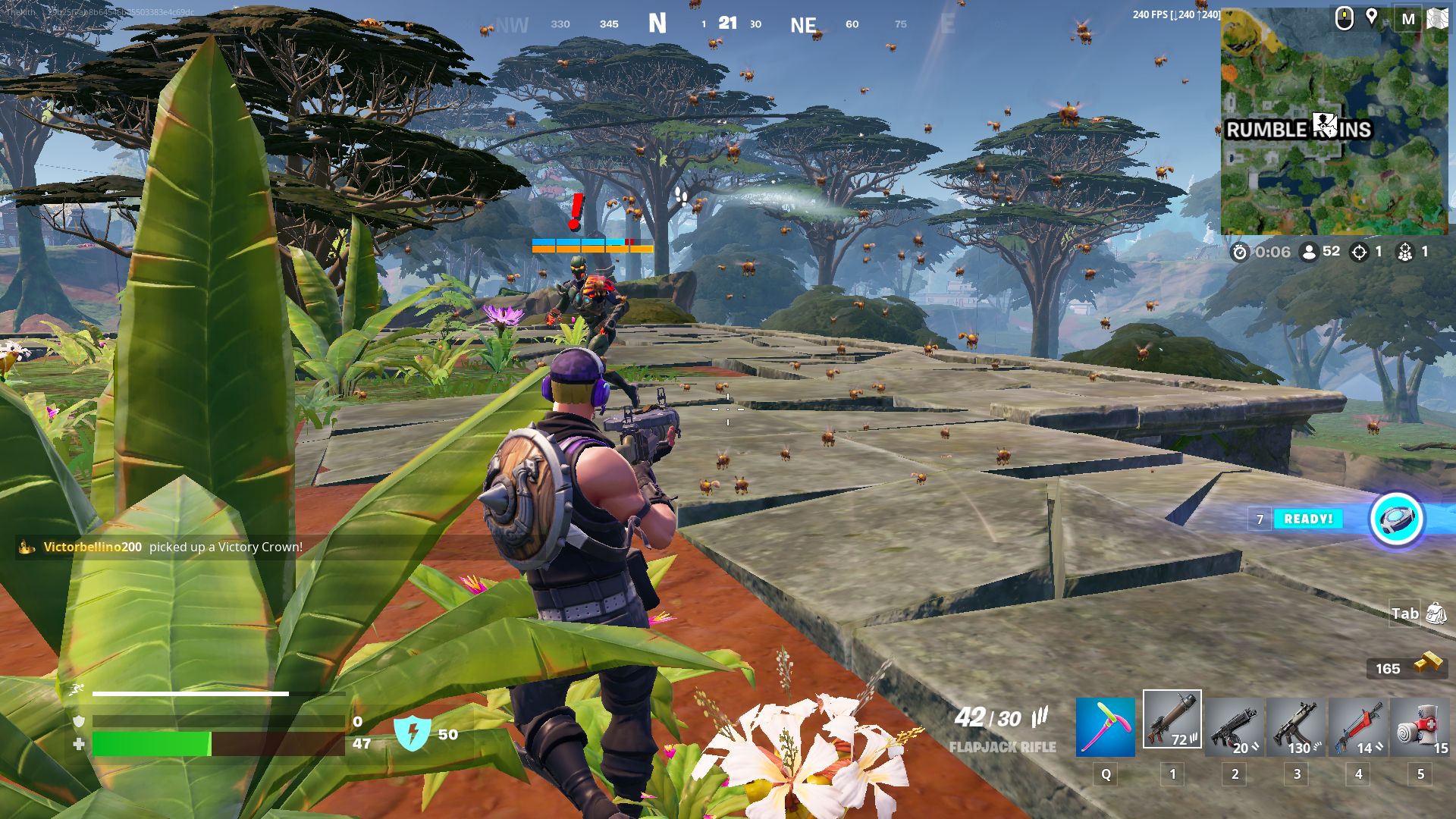The image size is (1456, 819).
Task: Open the backpack inventory icon
Action: 1436,613
